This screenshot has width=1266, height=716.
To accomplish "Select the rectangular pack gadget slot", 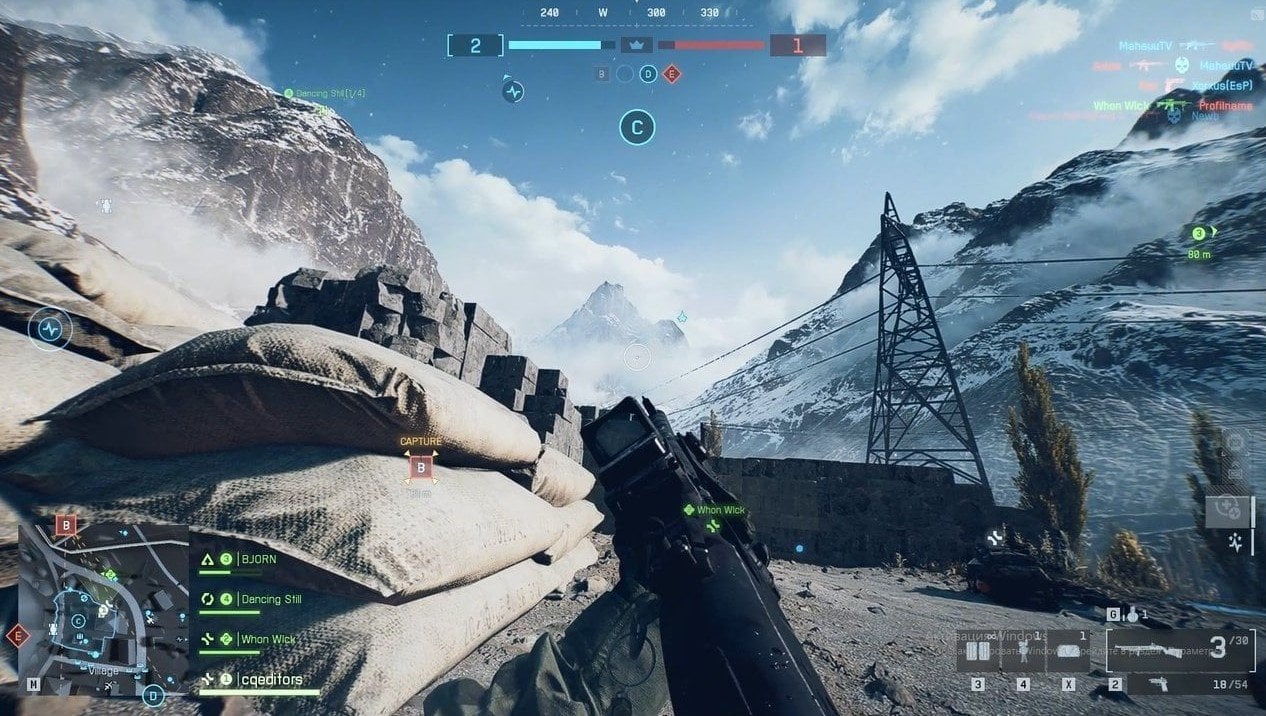I will tap(1069, 651).
